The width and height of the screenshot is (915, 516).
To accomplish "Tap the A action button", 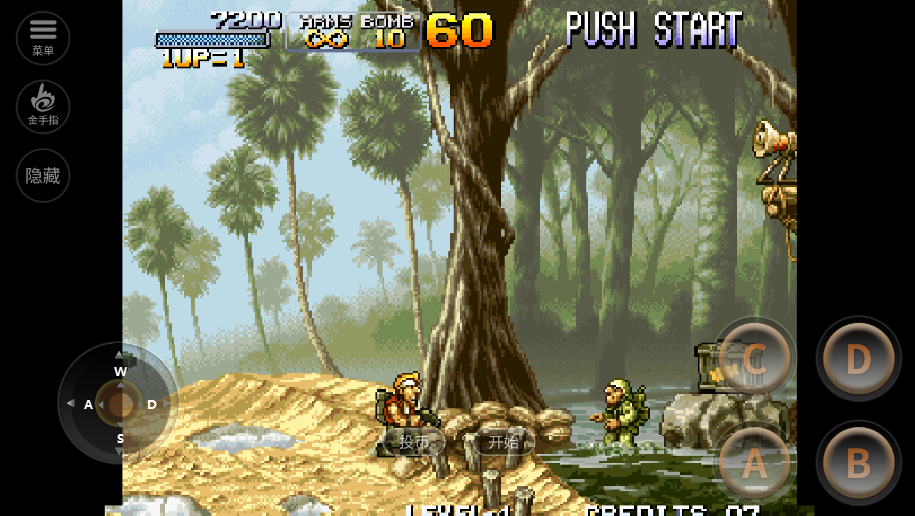I will [x=754, y=463].
